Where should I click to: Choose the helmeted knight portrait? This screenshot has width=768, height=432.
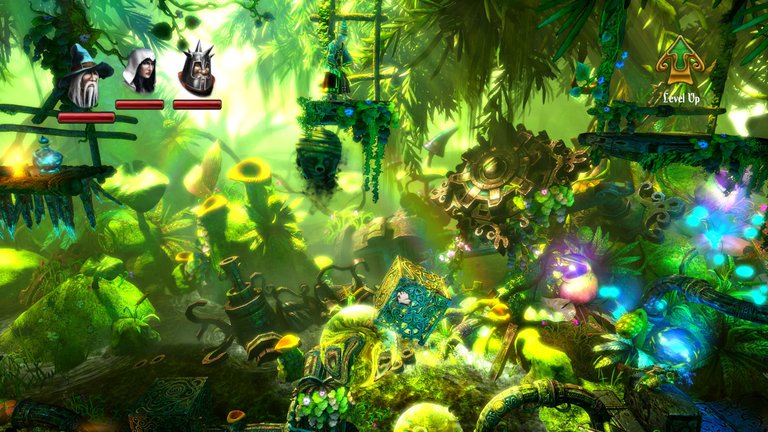[x=196, y=72]
